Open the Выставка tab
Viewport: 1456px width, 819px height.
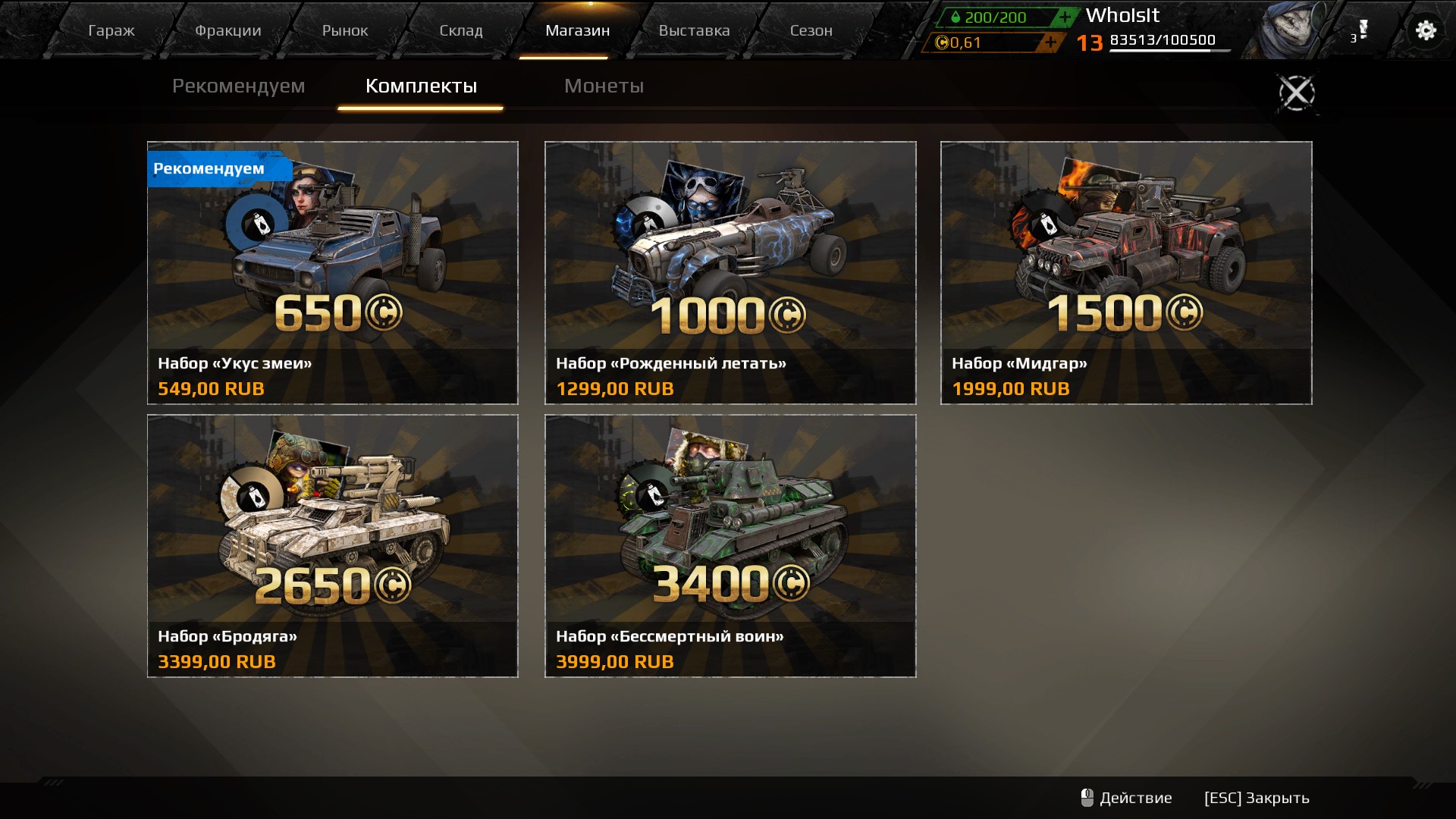(x=694, y=31)
